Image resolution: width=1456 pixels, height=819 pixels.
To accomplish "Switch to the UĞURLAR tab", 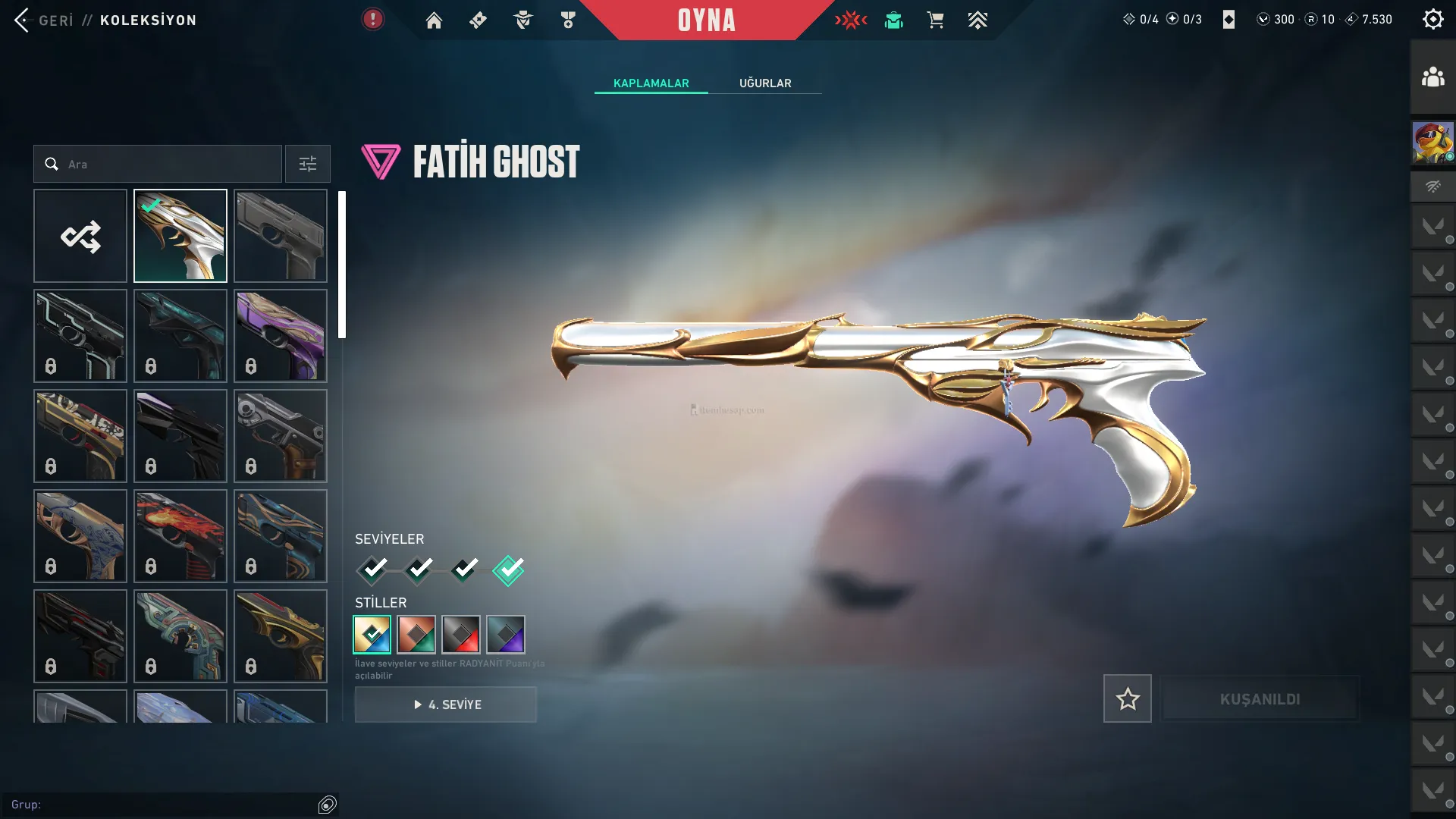I will point(765,83).
